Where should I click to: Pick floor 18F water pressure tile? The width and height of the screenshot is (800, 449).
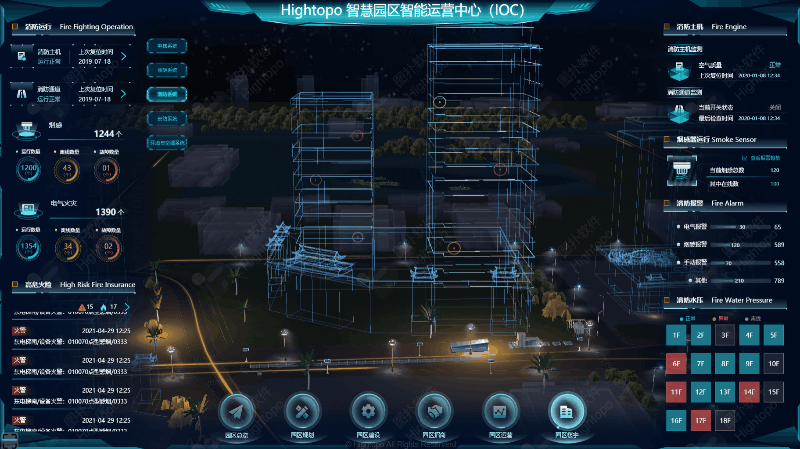[725, 421]
